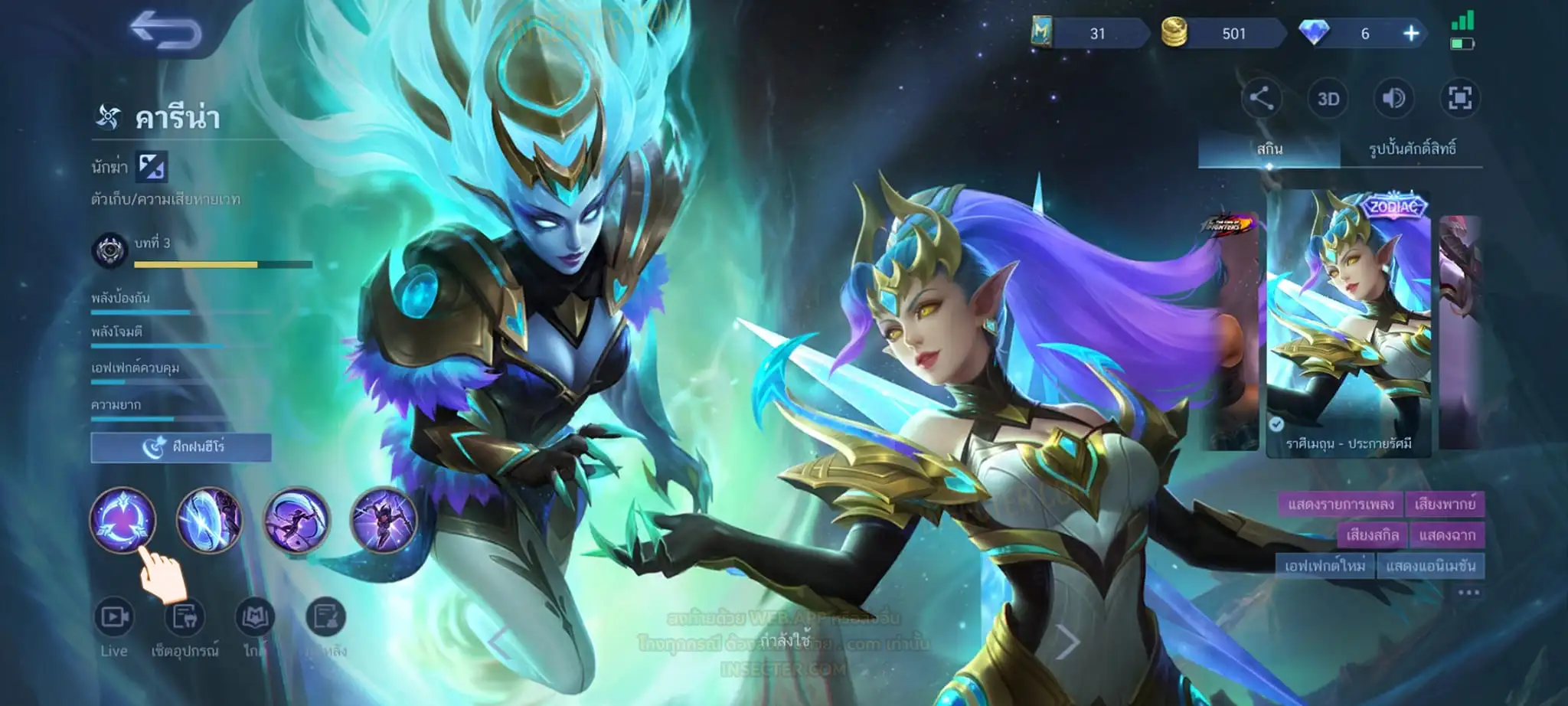This screenshot has width=1568, height=706.
Task: Add diamonds with the plus button
Action: point(1411,34)
